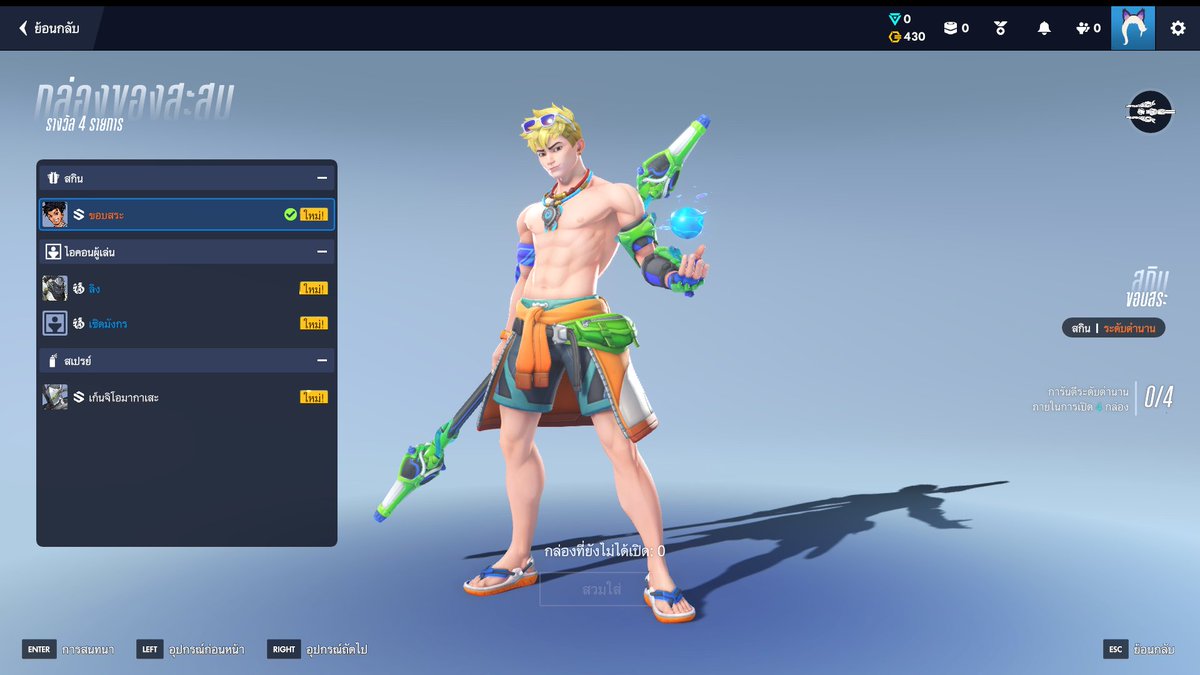
Task: Open the settings gear
Action: click(1178, 28)
